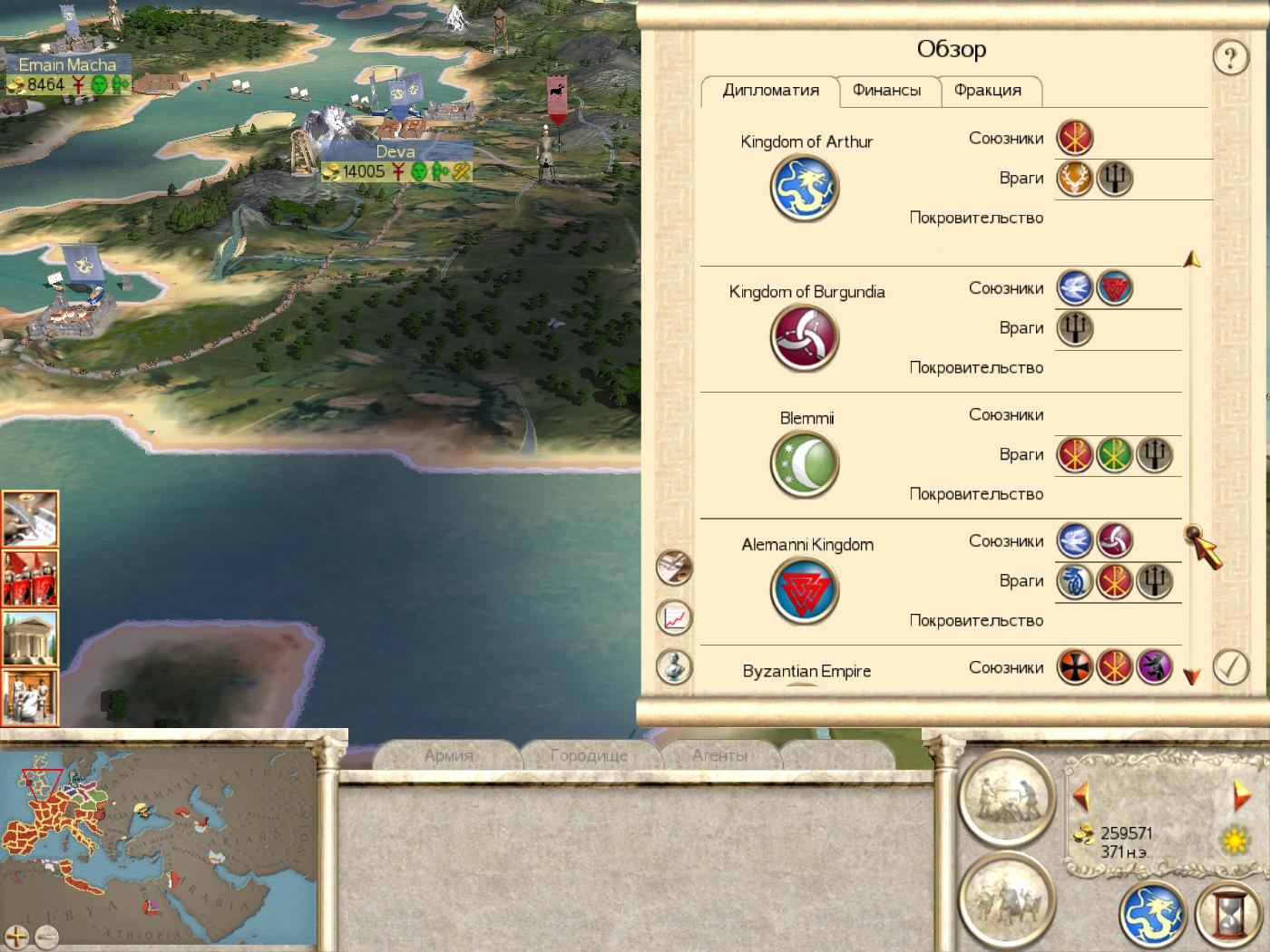Screen dimensions: 1270x952
Task: Select the Дипломатия tab
Action: pyautogui.click(x=770, y=91)
